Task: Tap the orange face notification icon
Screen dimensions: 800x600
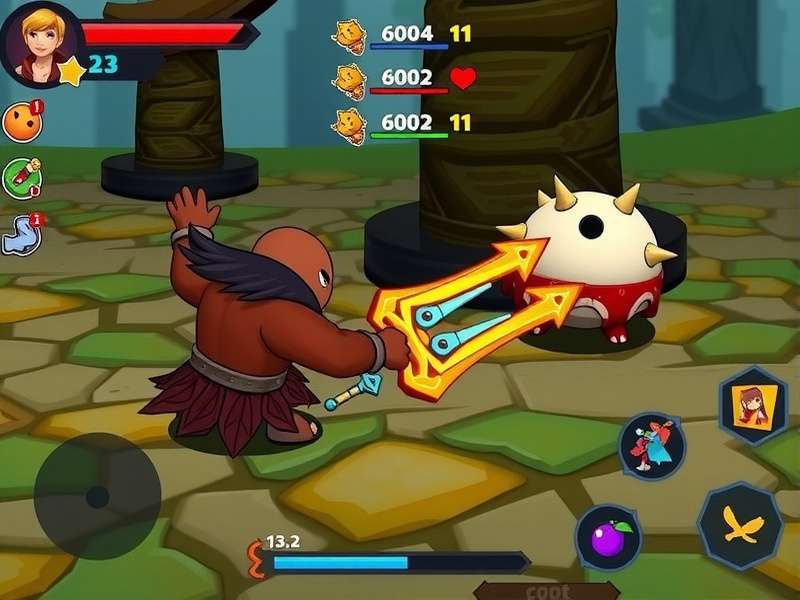Action: (x=21, y=122)
